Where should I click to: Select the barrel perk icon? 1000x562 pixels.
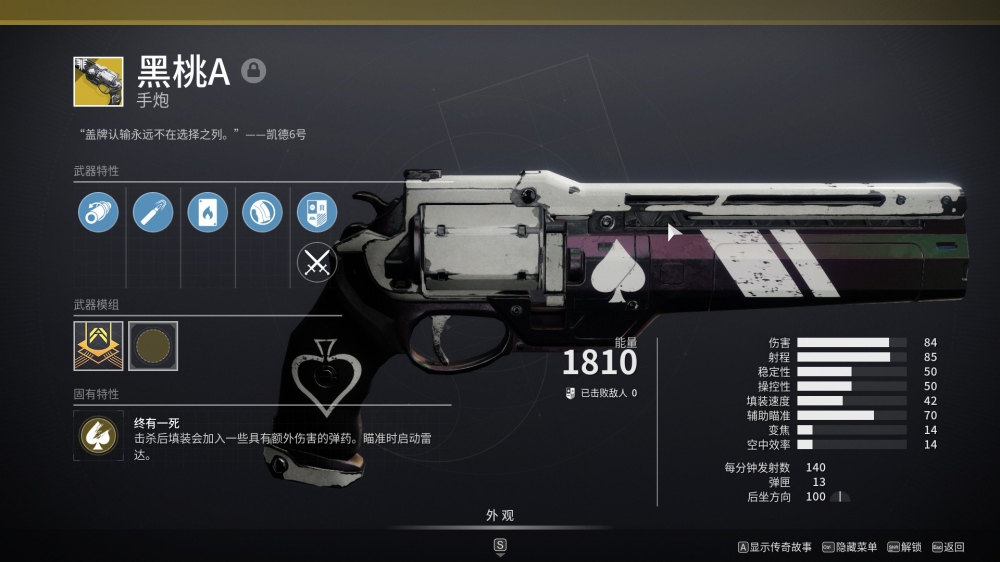tap(98, 212)
